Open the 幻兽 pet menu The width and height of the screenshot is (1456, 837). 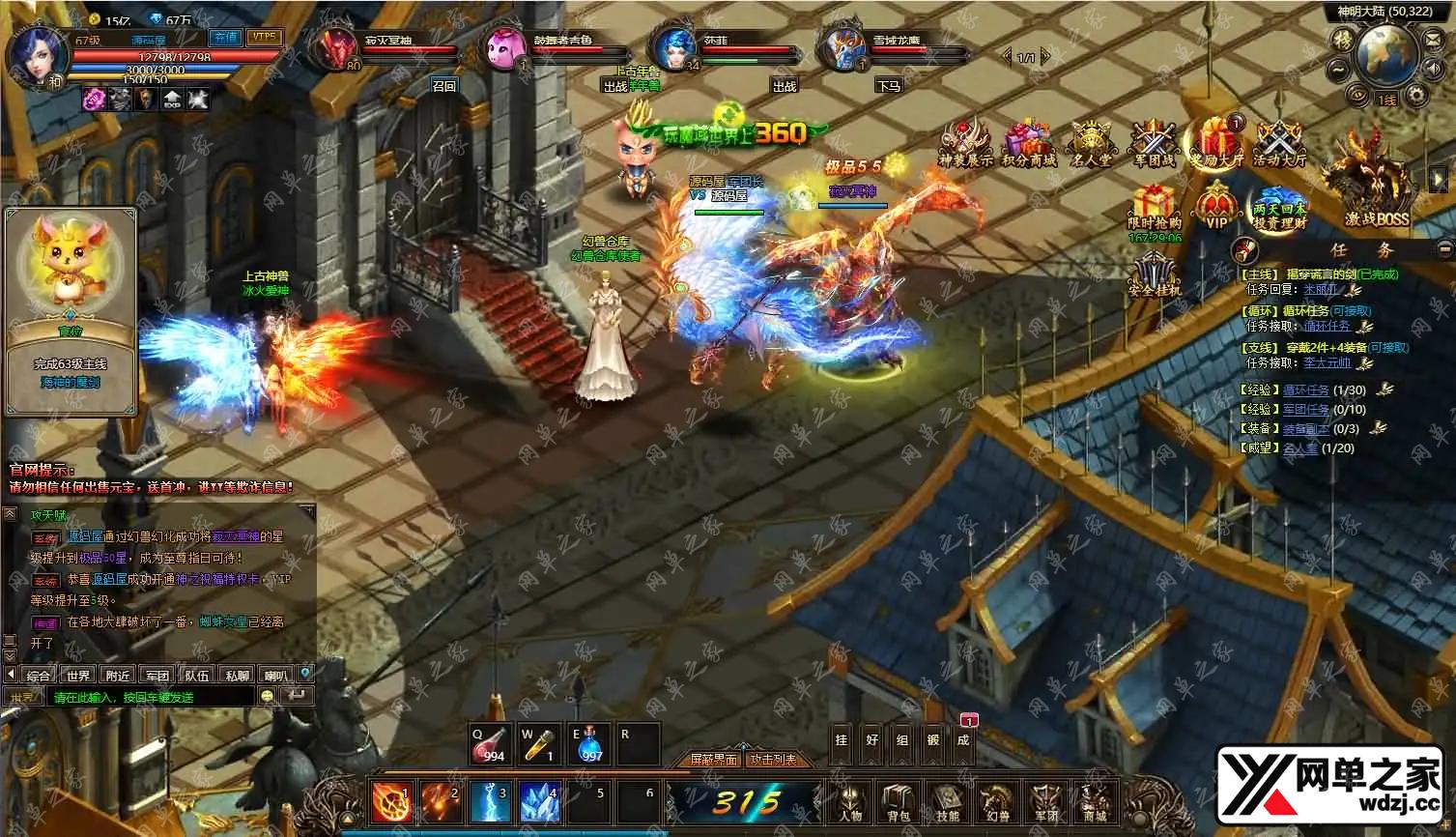[996, 803]
